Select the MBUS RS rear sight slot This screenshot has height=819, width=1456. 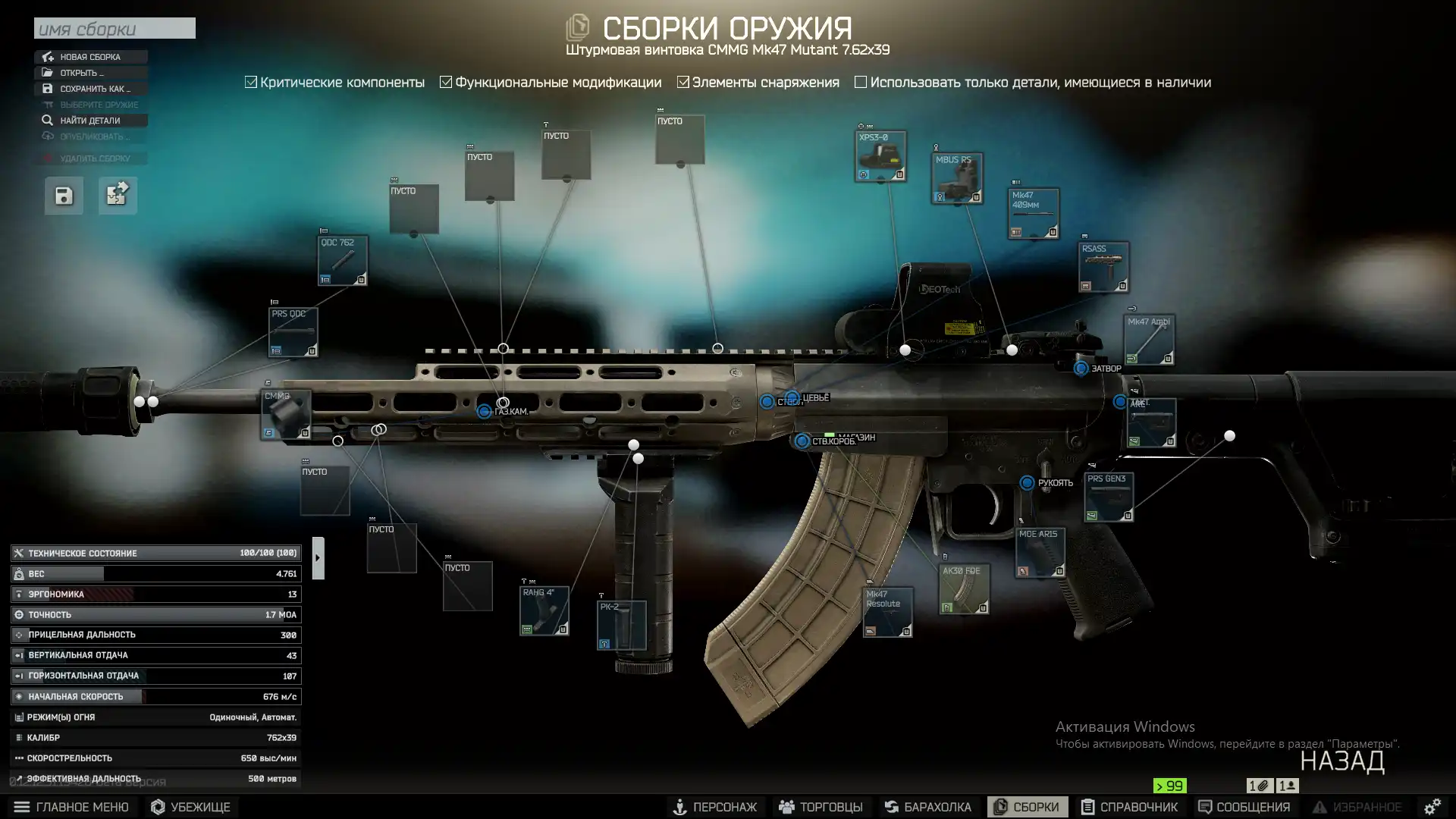click(957, 178)
